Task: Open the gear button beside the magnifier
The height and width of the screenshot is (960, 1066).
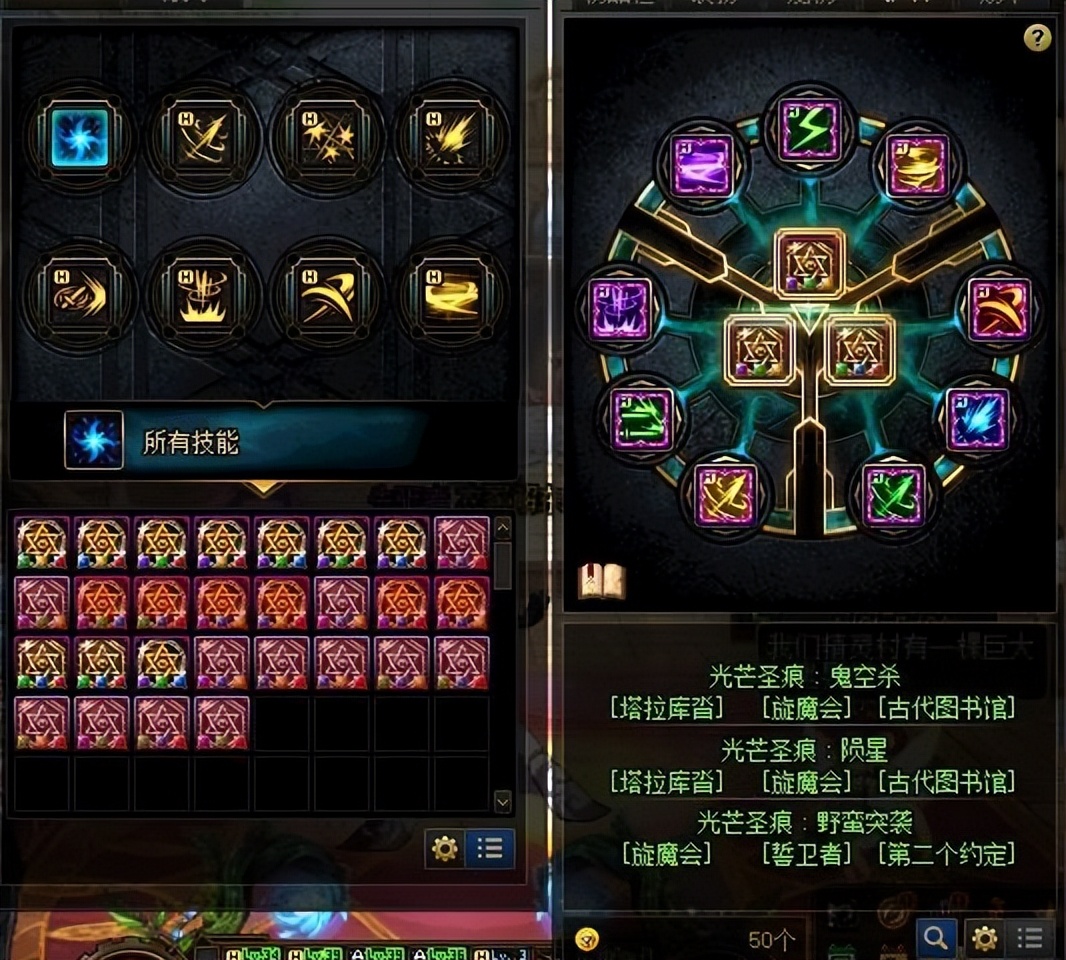Action: click(985, 938)
